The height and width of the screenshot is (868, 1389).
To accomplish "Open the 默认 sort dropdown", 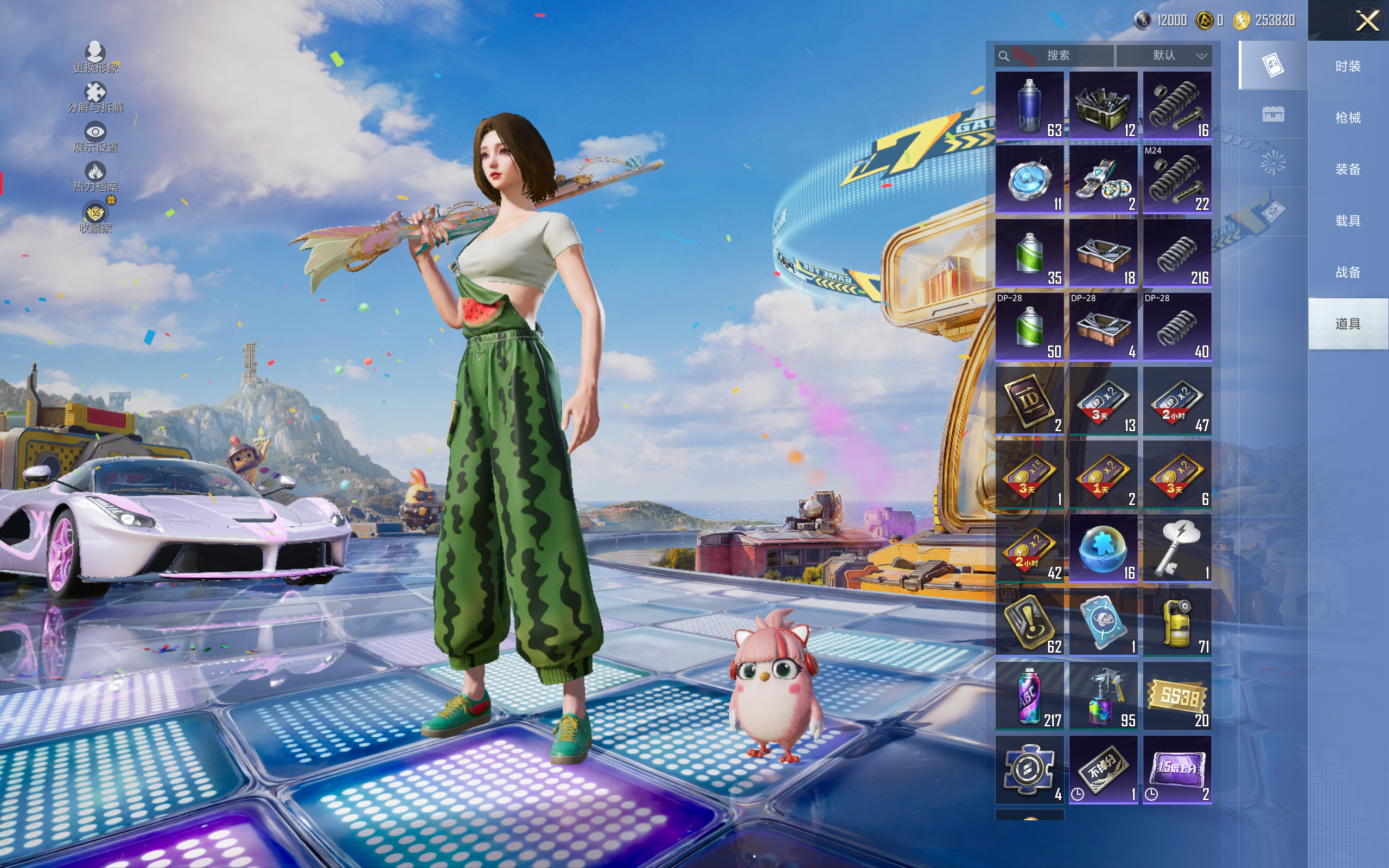I will point(1165,56).
